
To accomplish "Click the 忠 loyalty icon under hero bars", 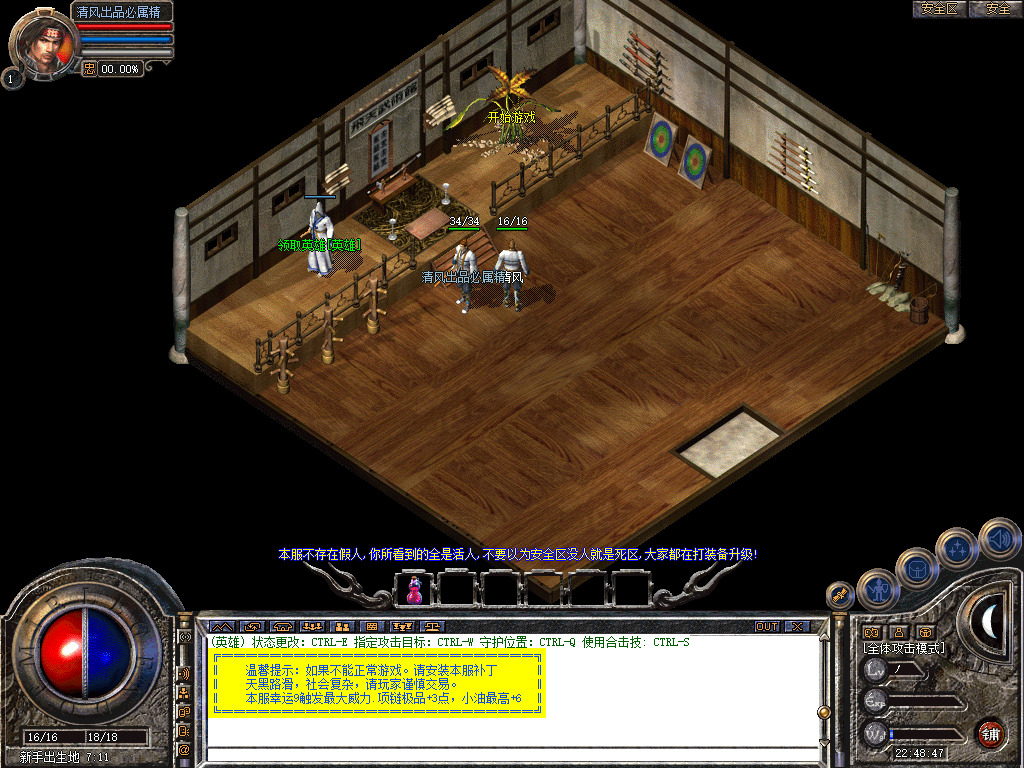I will click(x=89, y=69).
